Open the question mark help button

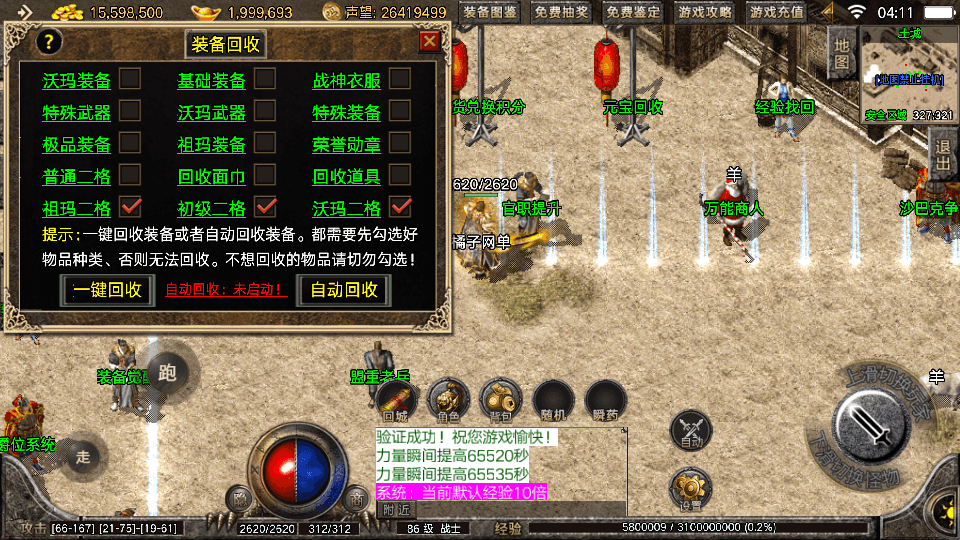[x=49, y=42]
